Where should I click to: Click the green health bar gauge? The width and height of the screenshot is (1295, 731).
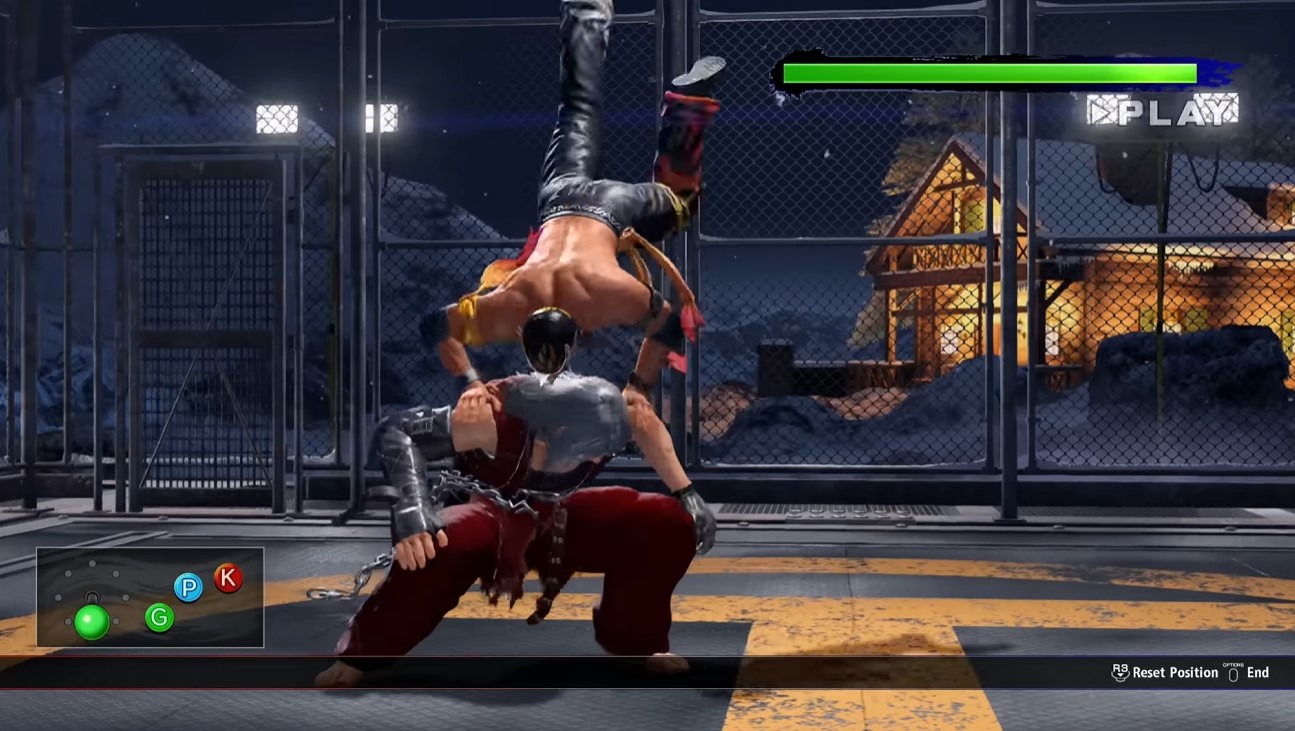coord(990,72)
